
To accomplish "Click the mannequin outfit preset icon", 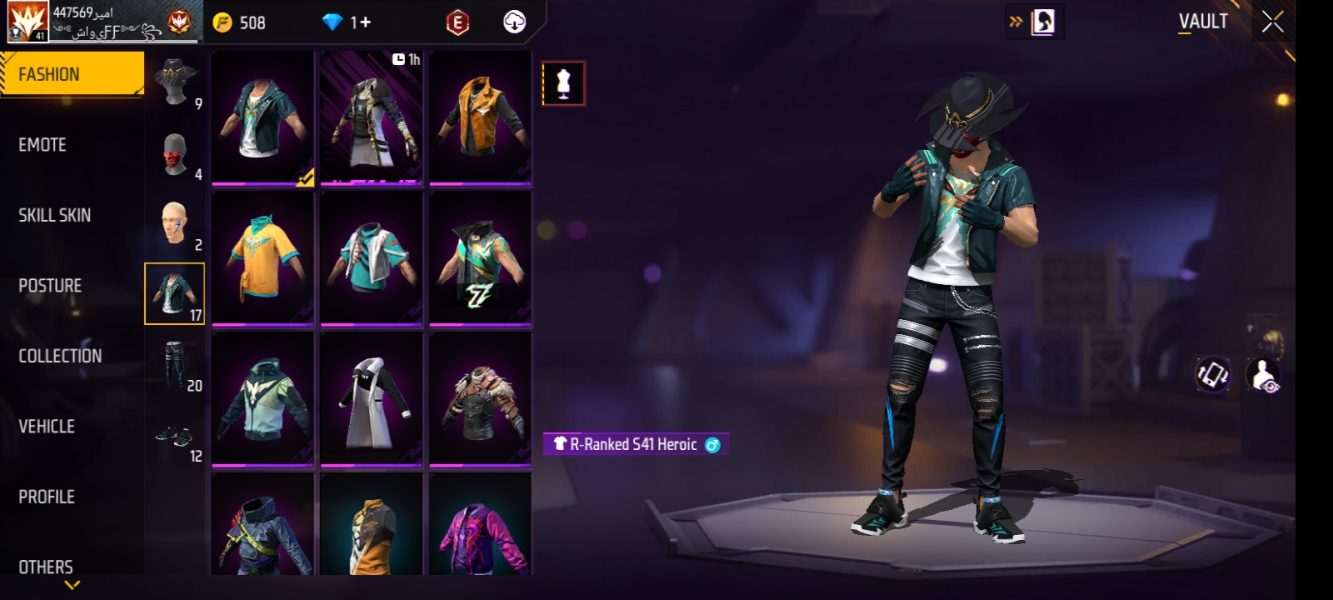I will [x=564, y=84].
